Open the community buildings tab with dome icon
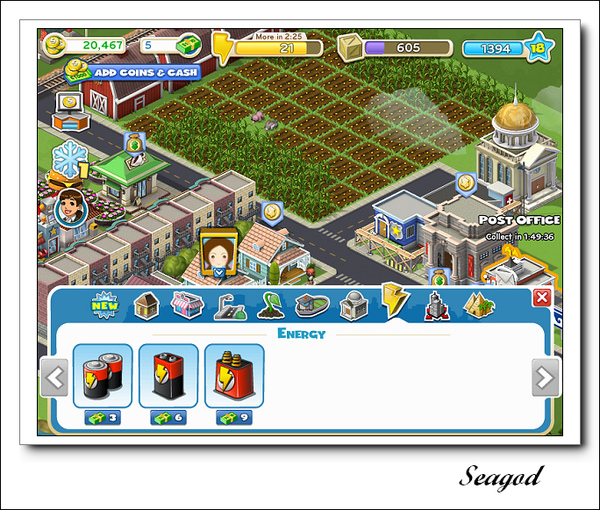The width and height of the screenshot is (600, 510). (353, 305)
